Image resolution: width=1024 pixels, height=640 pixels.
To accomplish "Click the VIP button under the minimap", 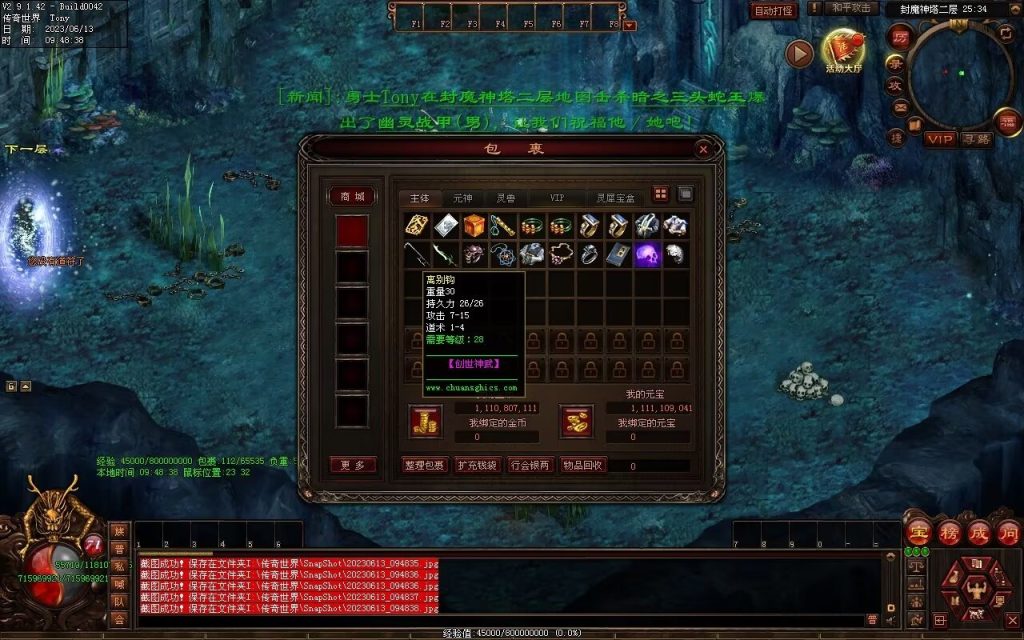I will [x=939, y=138].
